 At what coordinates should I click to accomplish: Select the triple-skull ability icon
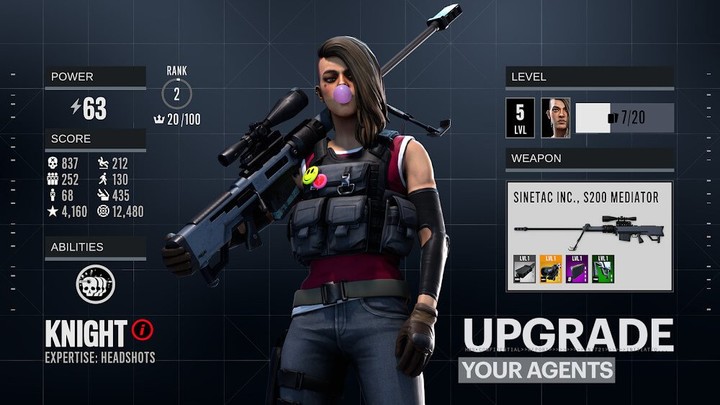point(95,284)
